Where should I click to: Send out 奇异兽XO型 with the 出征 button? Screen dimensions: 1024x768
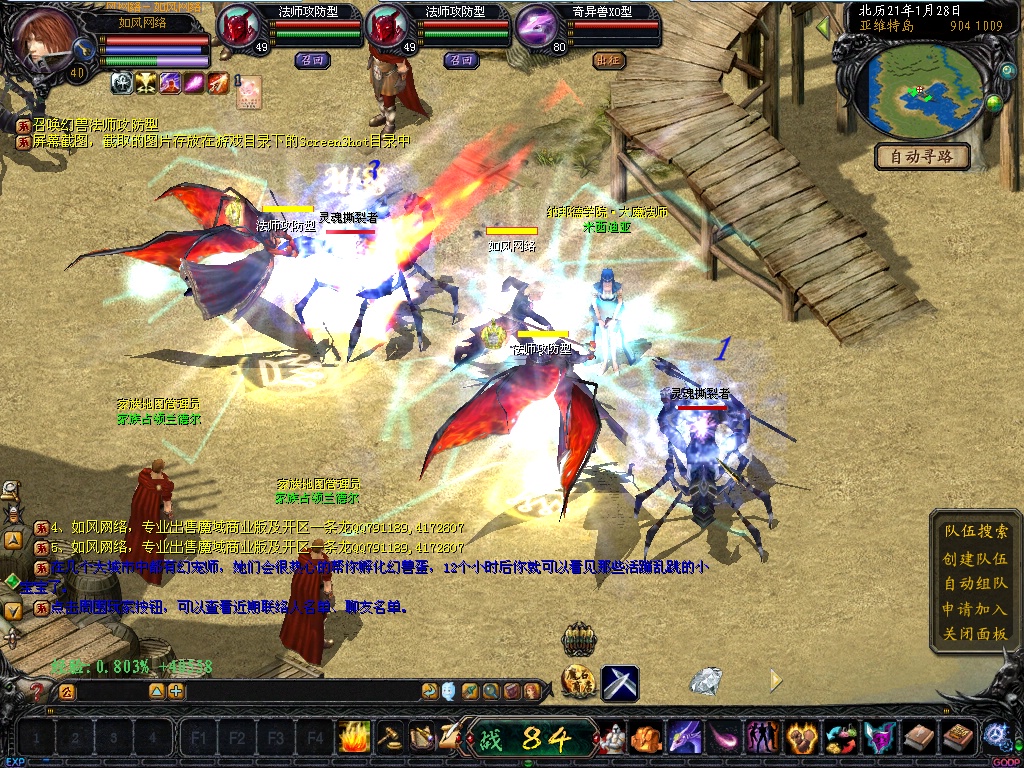click(608, 59)
